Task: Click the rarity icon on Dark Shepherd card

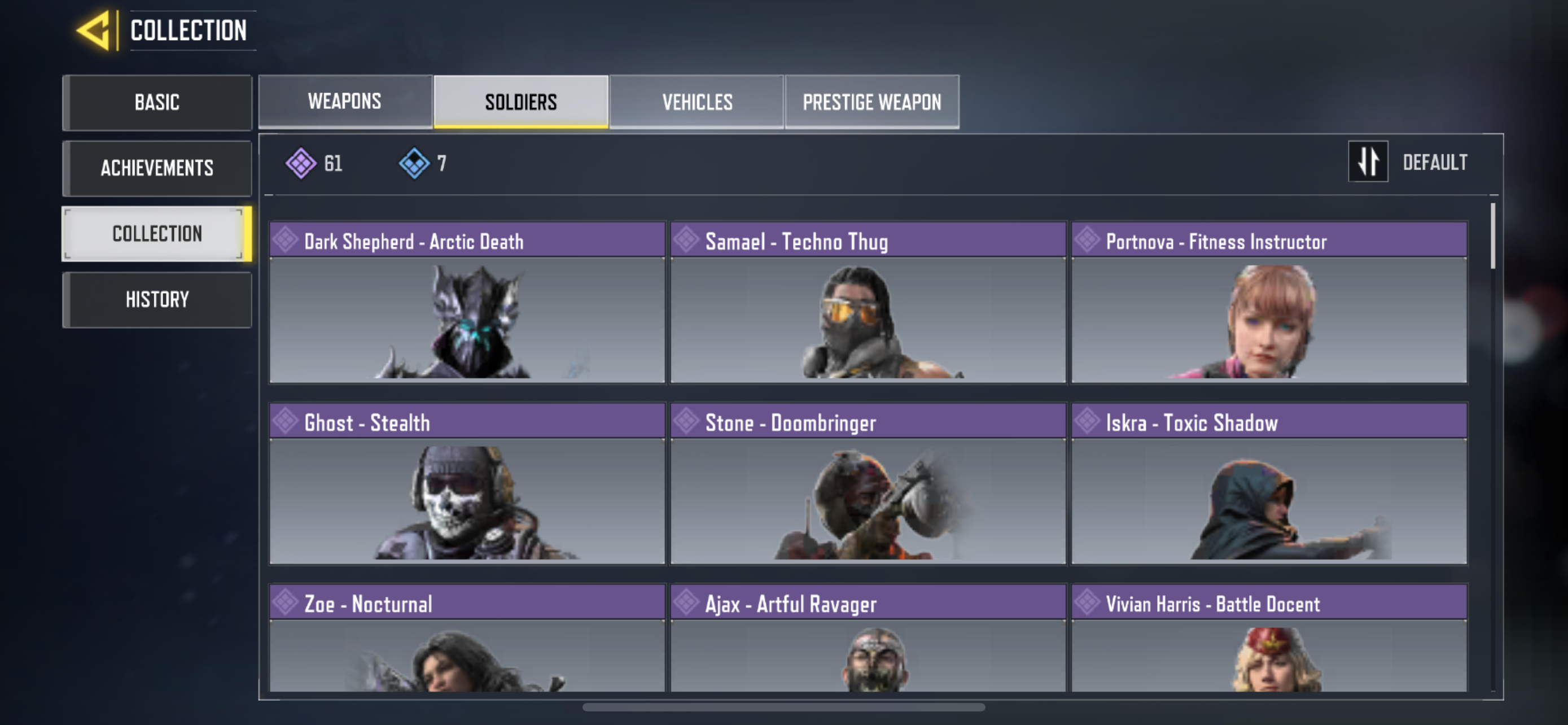Action: click(287, 240)
